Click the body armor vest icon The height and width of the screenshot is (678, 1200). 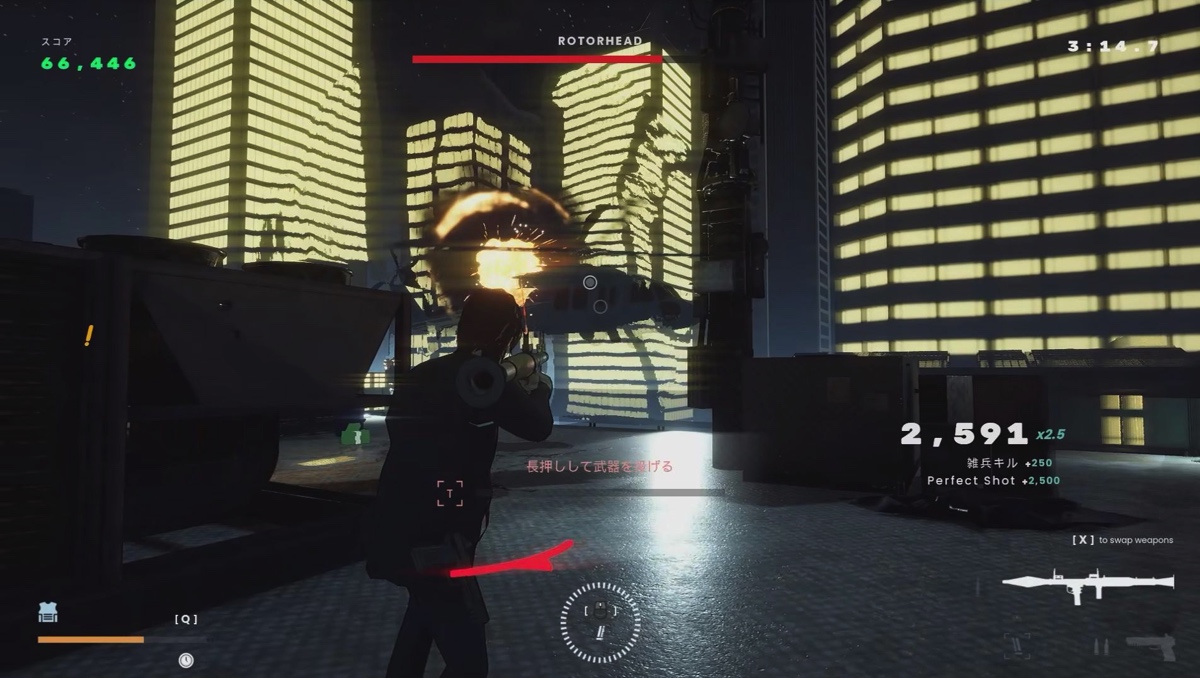tap(48, 613)
